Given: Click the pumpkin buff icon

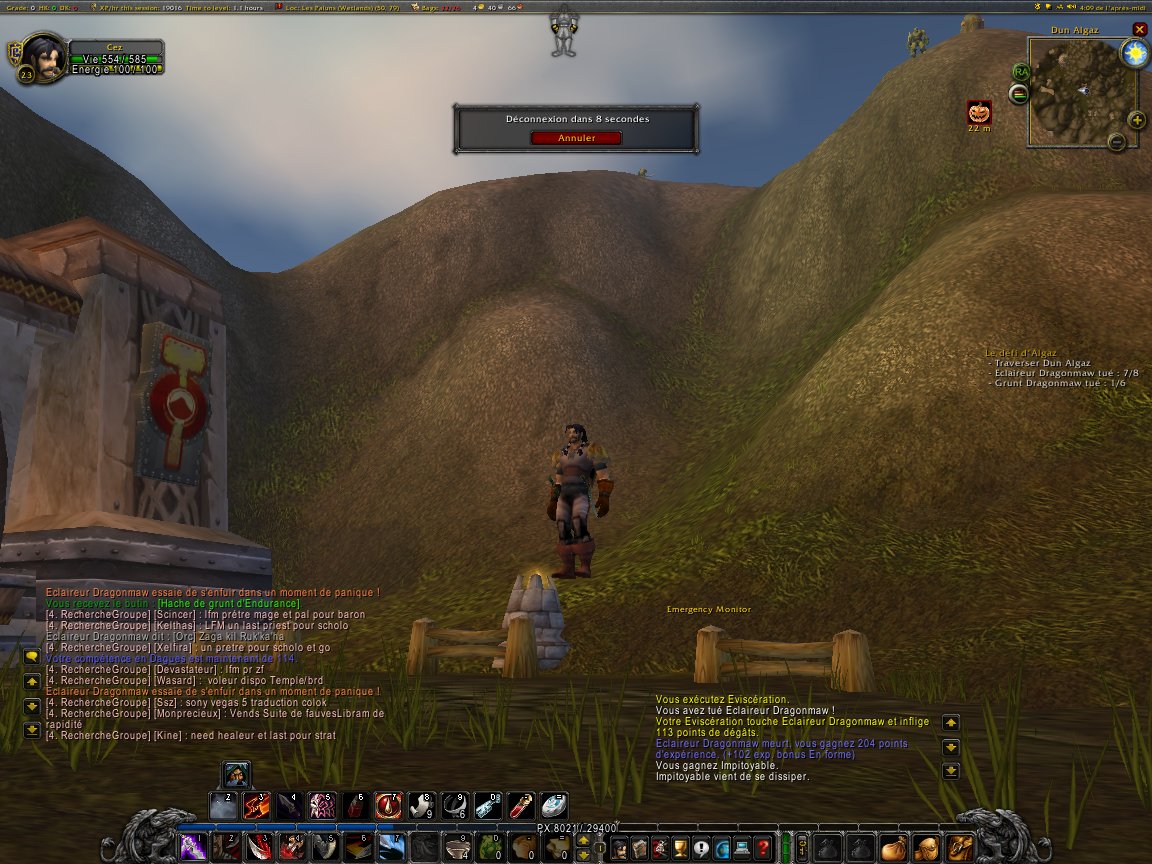Looking at the screenshot, I should point(979,112).
